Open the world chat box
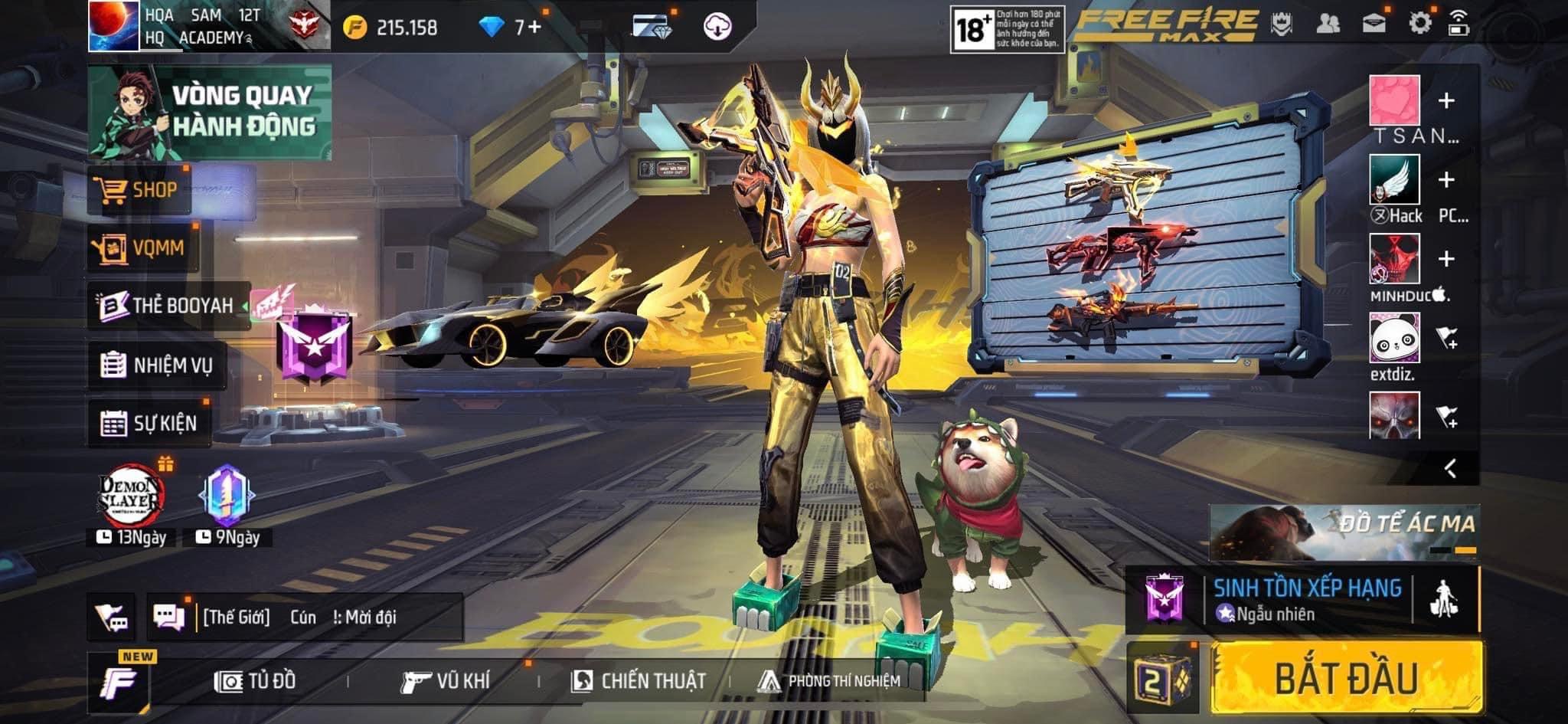 [x=306, y=617]
